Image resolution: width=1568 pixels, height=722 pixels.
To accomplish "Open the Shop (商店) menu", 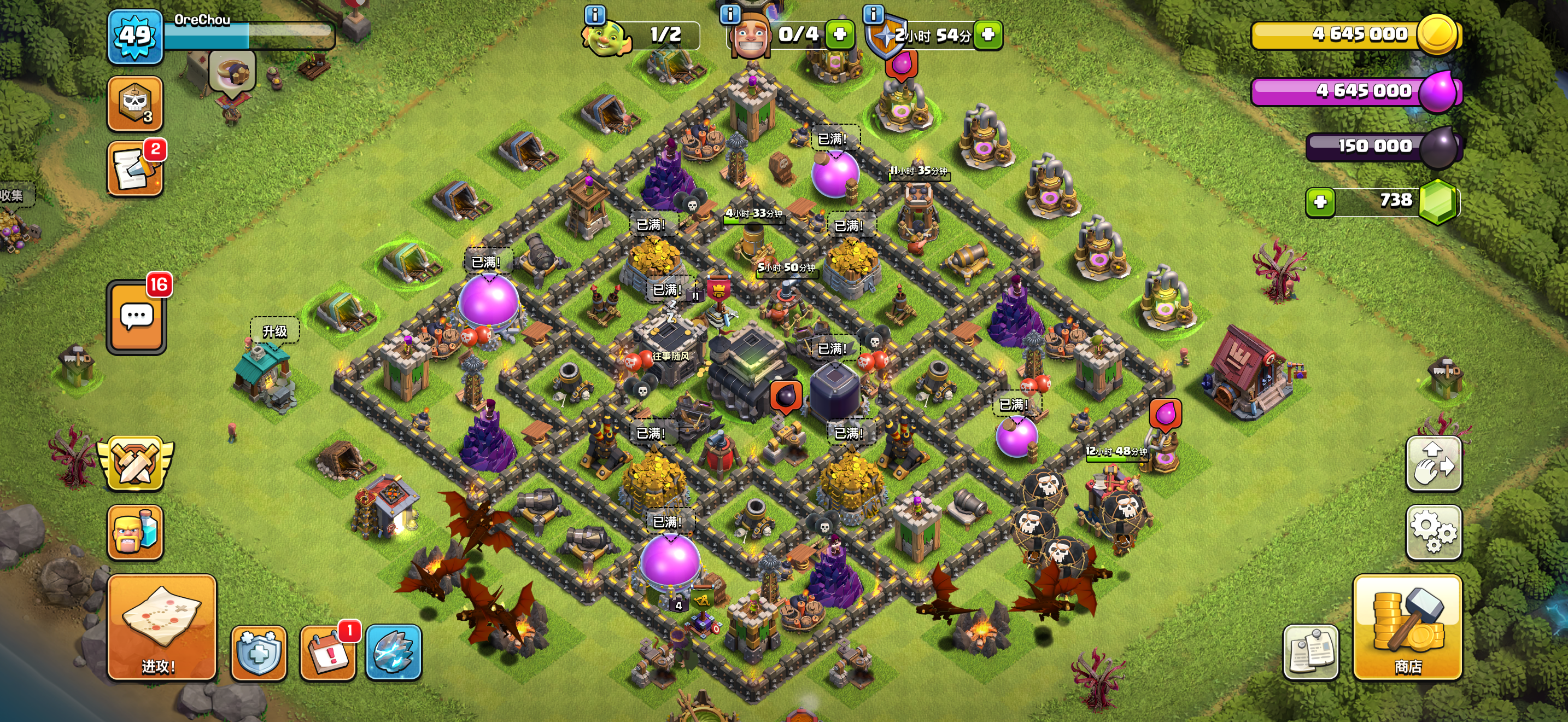I will click(1407, 627).
